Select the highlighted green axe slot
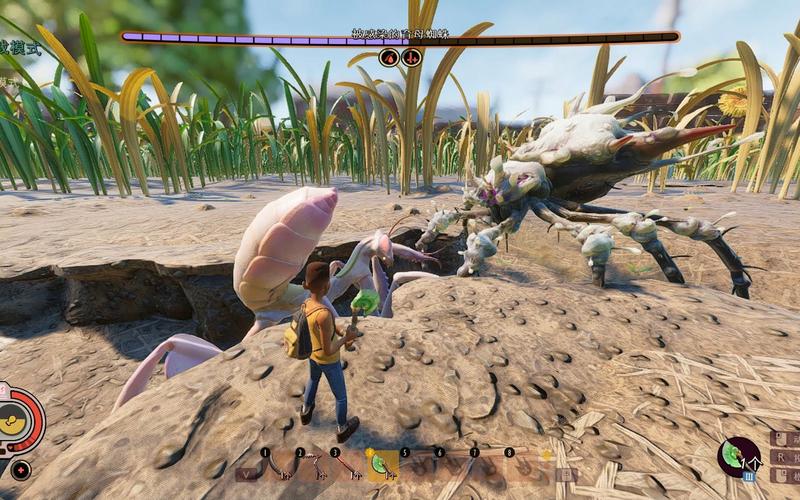Image resolution: width=800 pixels, height=500 pixels. (x=383, y=466)
